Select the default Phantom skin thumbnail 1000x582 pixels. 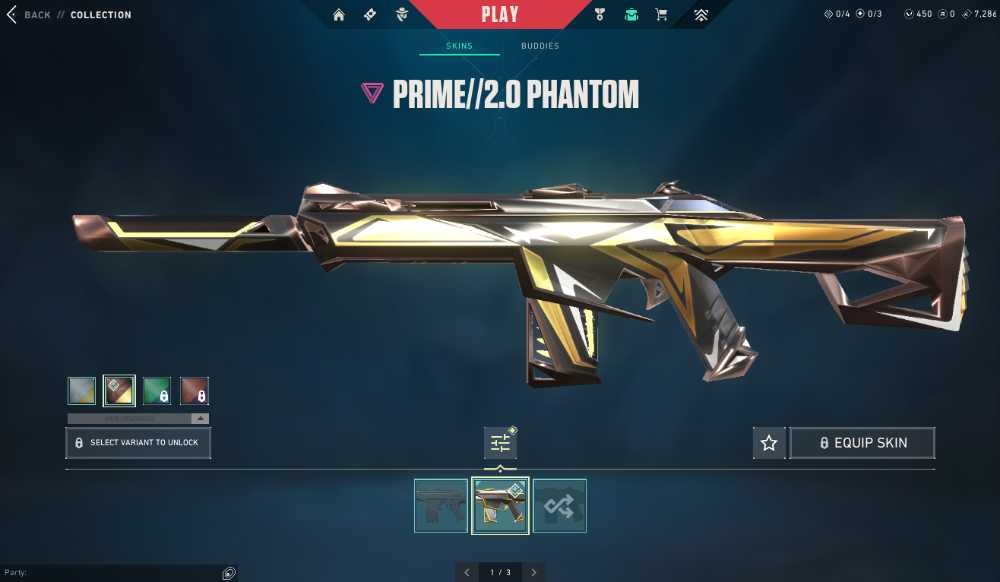441,506
